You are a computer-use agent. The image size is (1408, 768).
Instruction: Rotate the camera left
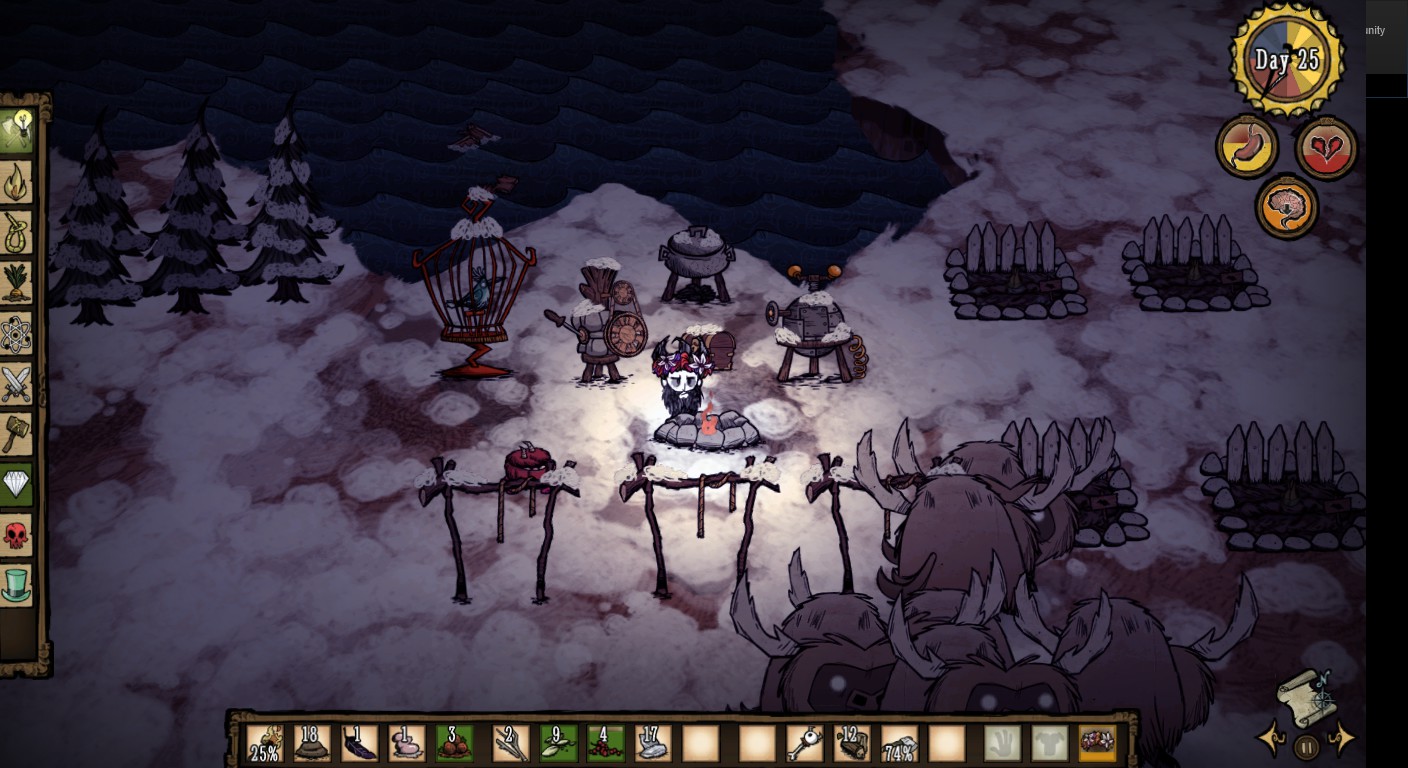[x=1272, y=739]
